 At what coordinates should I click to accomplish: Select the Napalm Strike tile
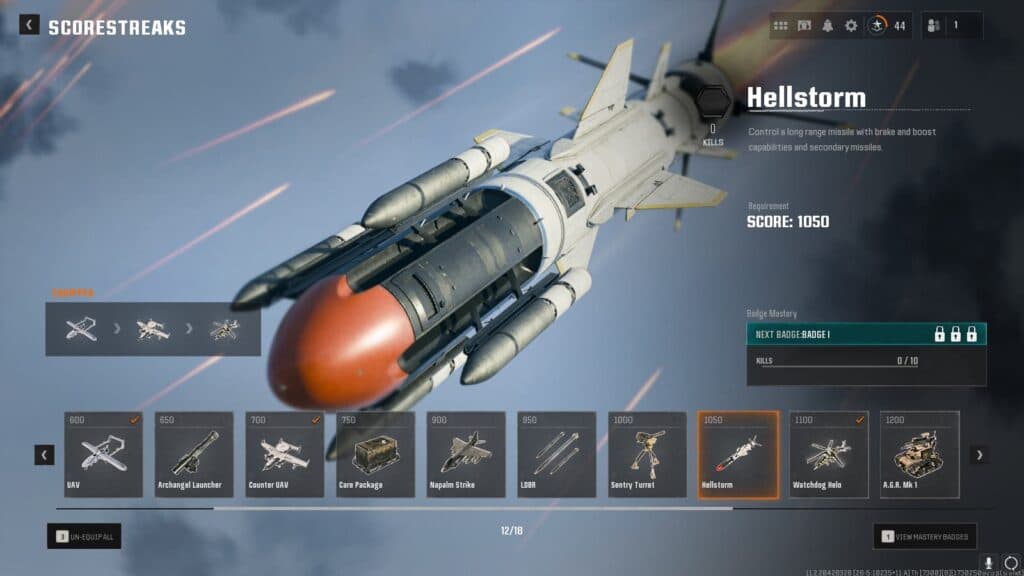click(466, 454)
